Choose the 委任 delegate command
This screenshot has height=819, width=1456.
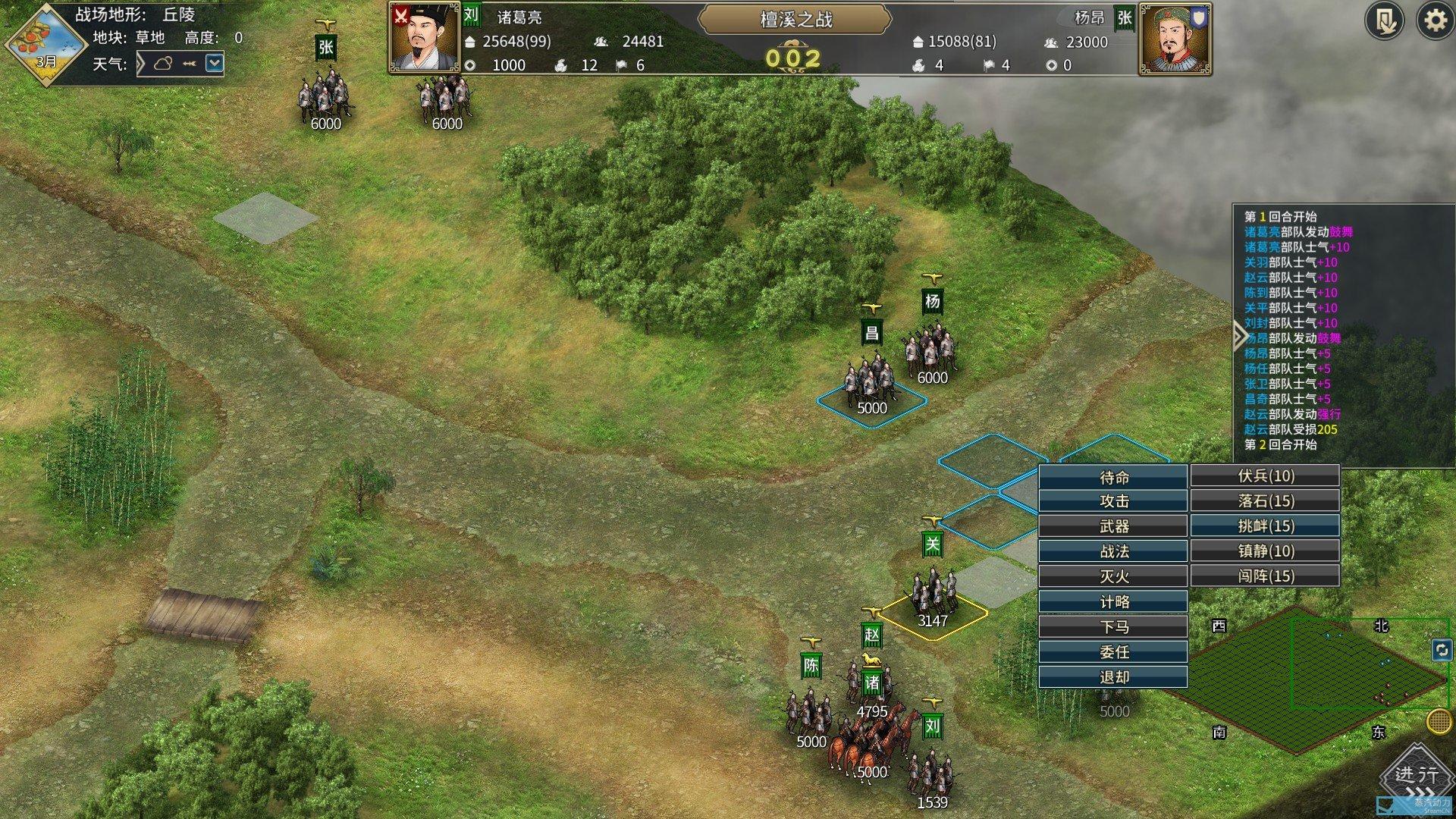point(1112,651)
